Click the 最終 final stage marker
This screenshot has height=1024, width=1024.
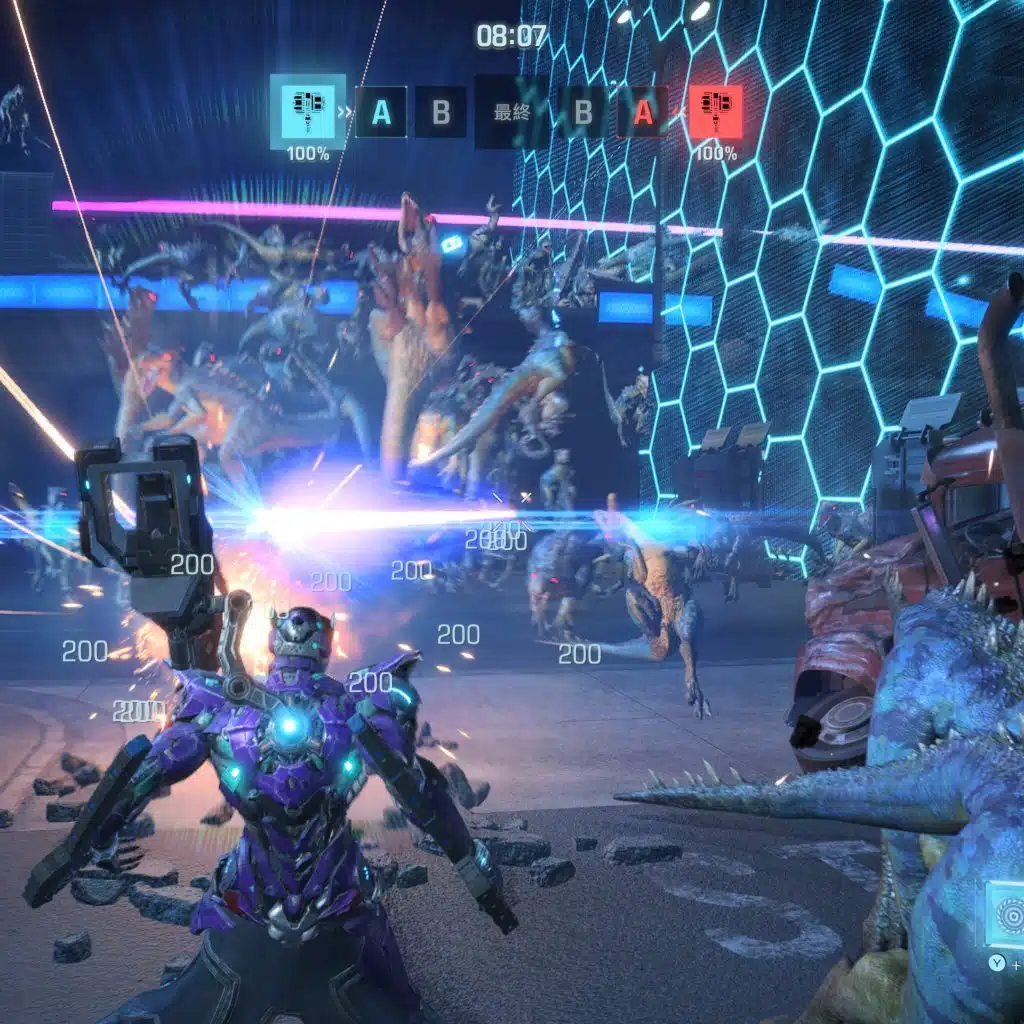(x=512, y=112)
